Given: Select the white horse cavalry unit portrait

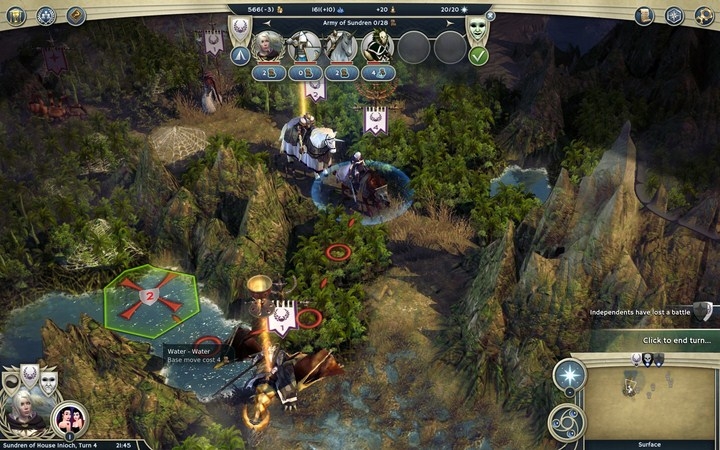Looking at the screenshot, I should click(341, 45).
